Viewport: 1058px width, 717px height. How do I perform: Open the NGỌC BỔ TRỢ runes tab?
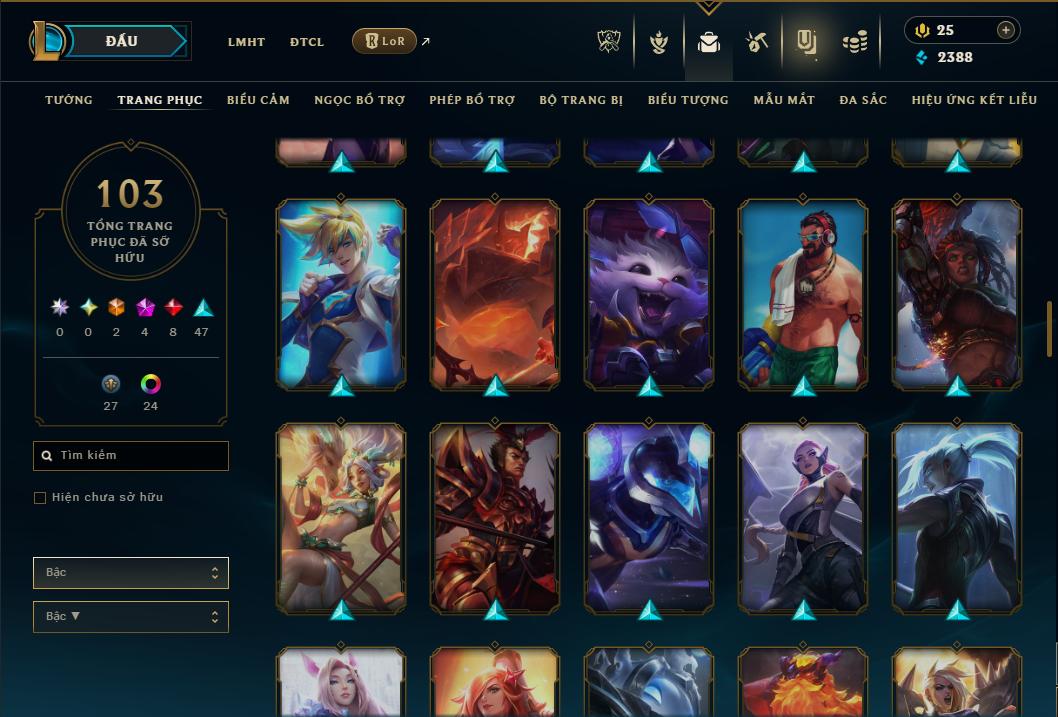359,100
